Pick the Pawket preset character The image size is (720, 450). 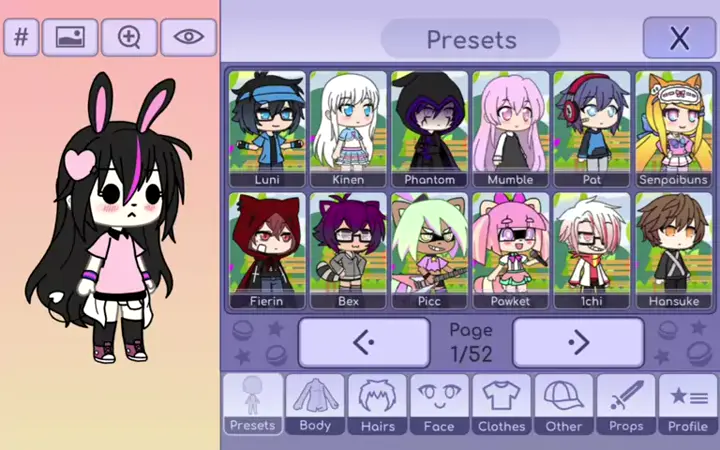coord(511,249)
